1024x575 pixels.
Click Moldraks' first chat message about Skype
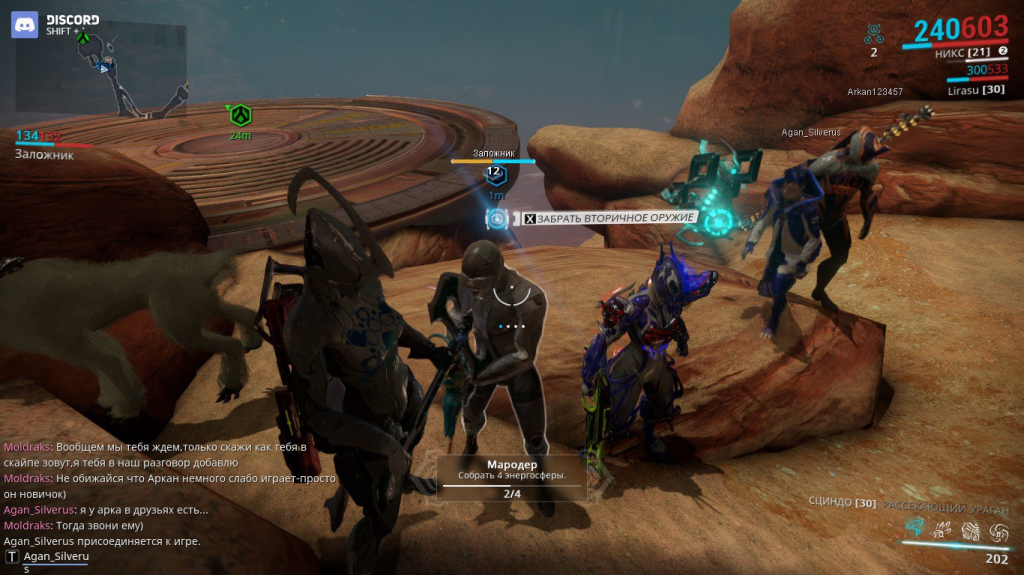click(x=155, y=454)
